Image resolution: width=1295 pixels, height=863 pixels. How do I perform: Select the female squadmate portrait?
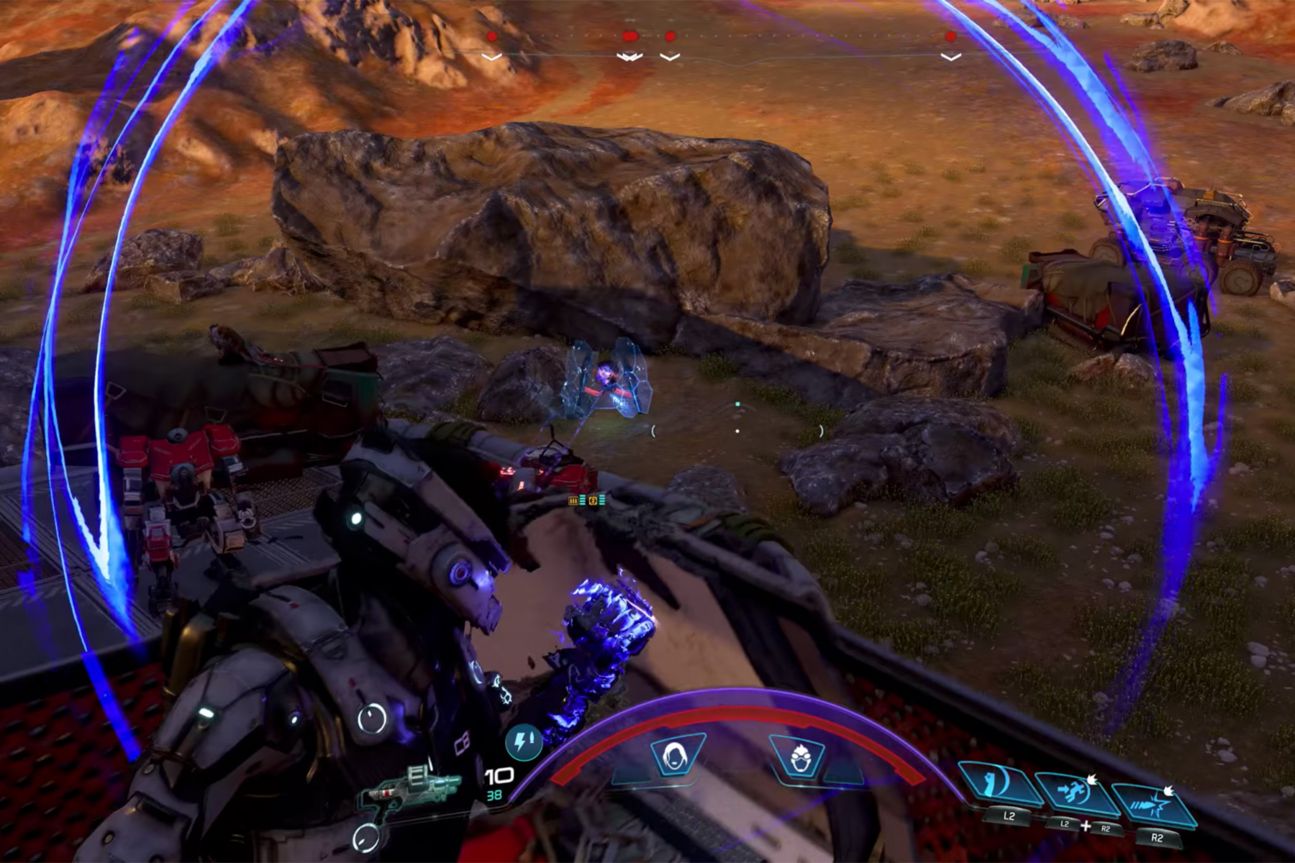[678, 755]
